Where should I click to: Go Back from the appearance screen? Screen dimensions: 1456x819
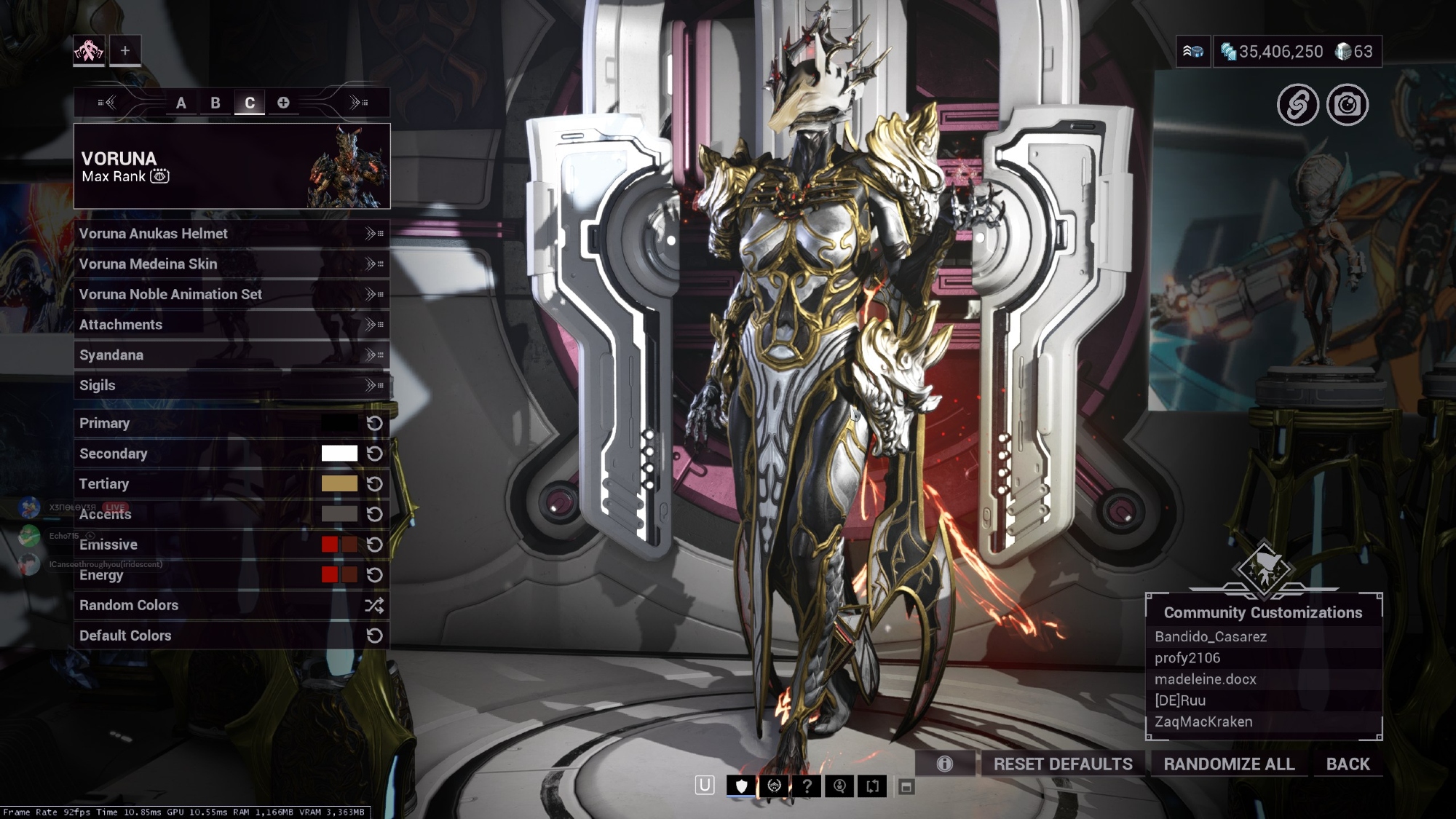1348,764
